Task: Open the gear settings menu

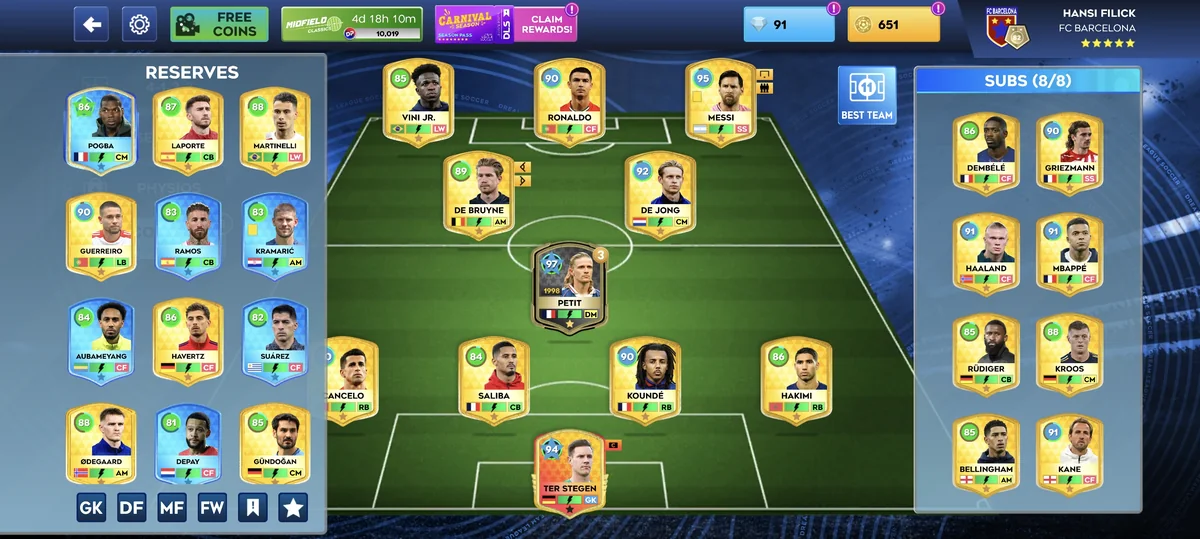Action: point(139,24)
